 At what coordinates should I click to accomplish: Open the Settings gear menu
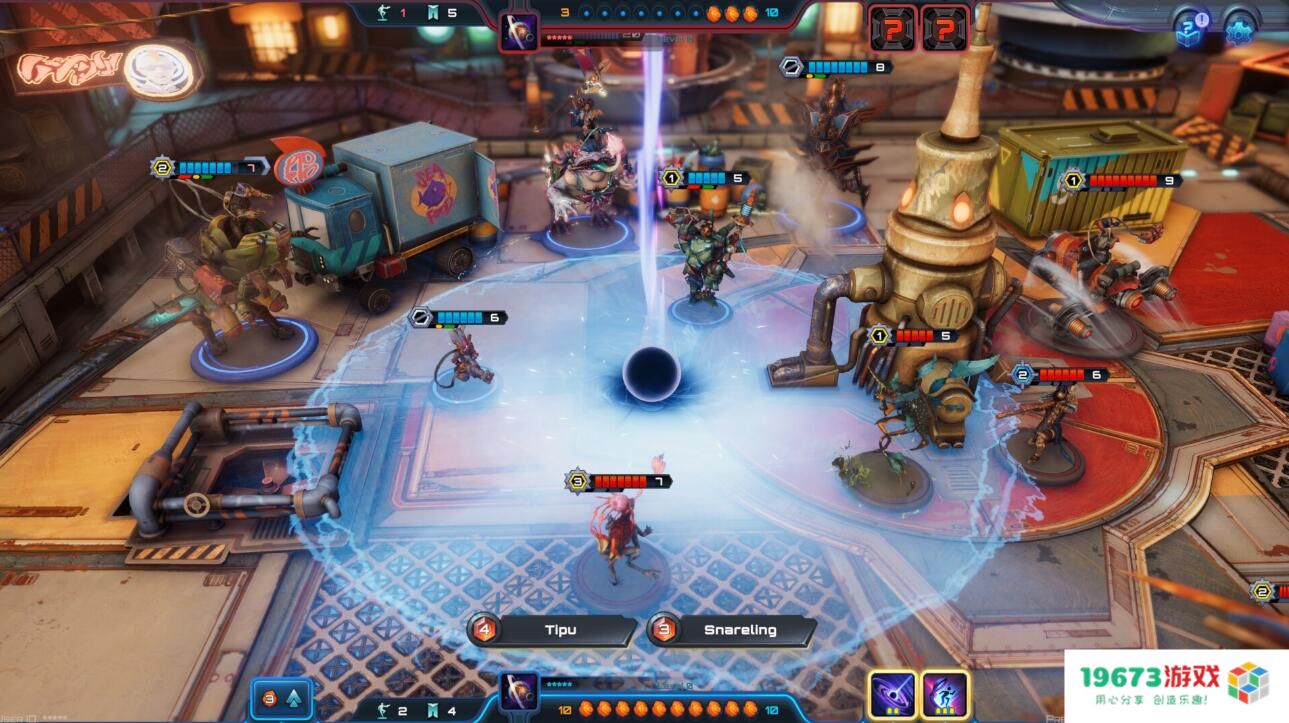1240,30
